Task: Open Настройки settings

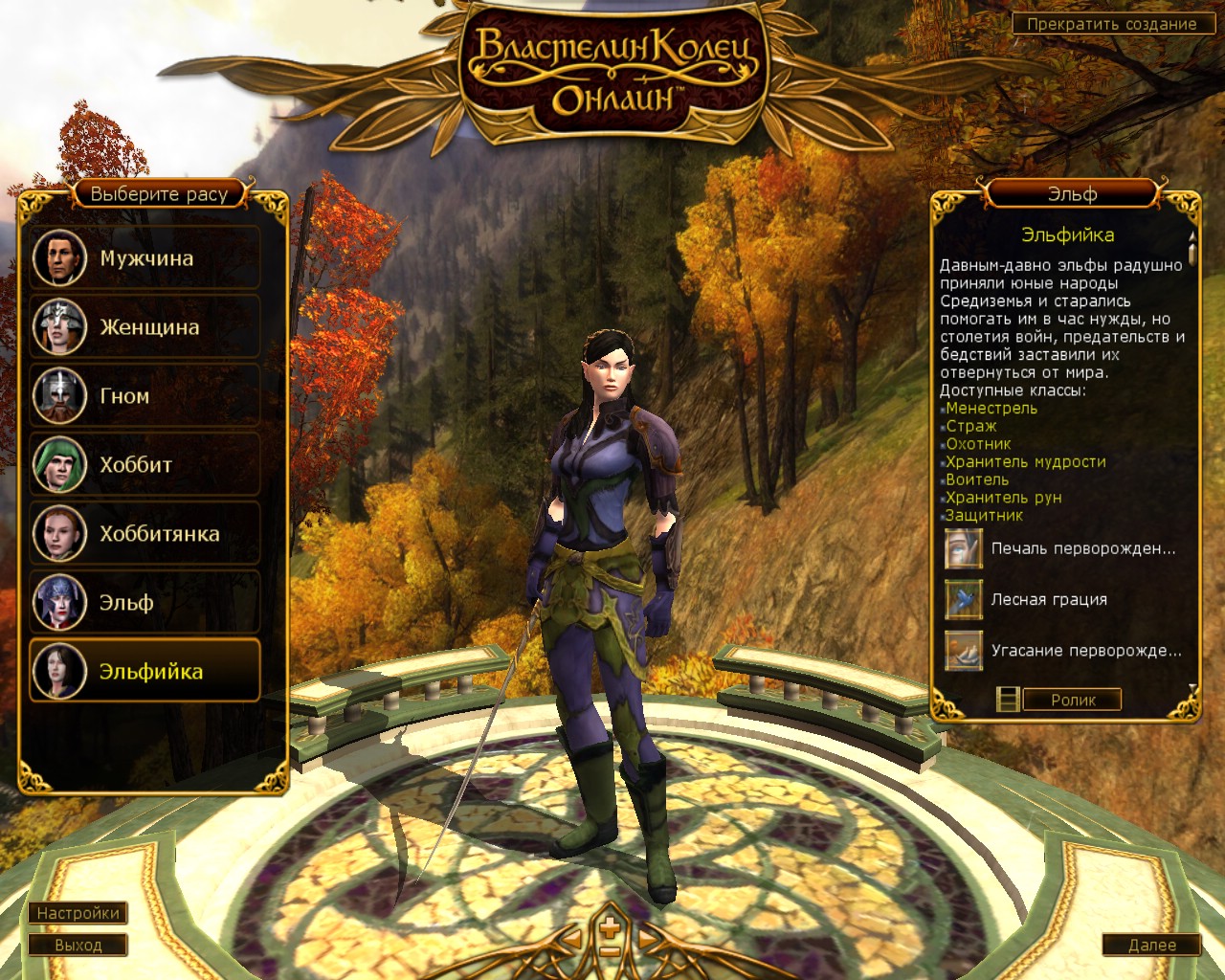Action: click(x=78, y=913)
